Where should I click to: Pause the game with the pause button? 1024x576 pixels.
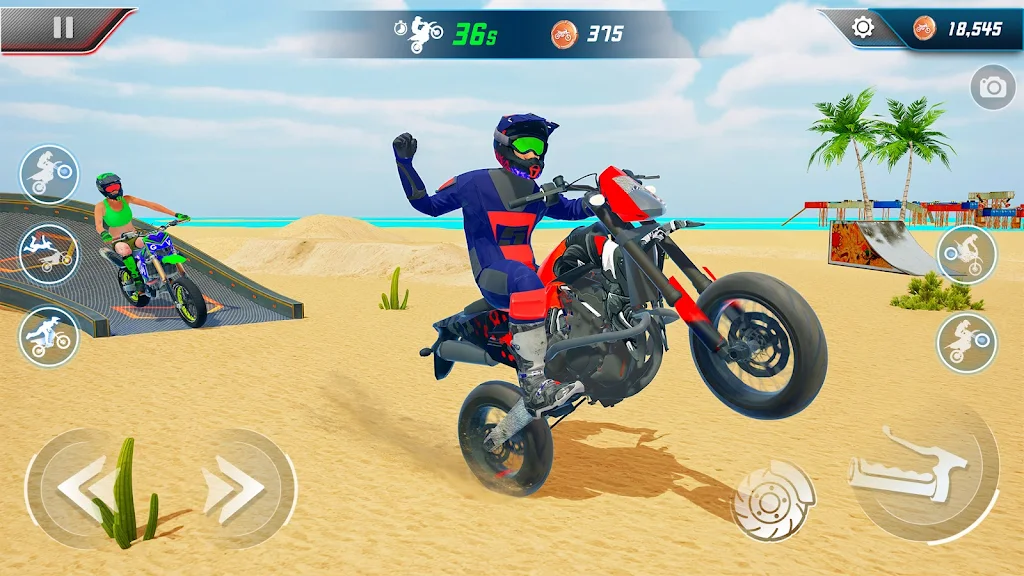tap(62, 27)
